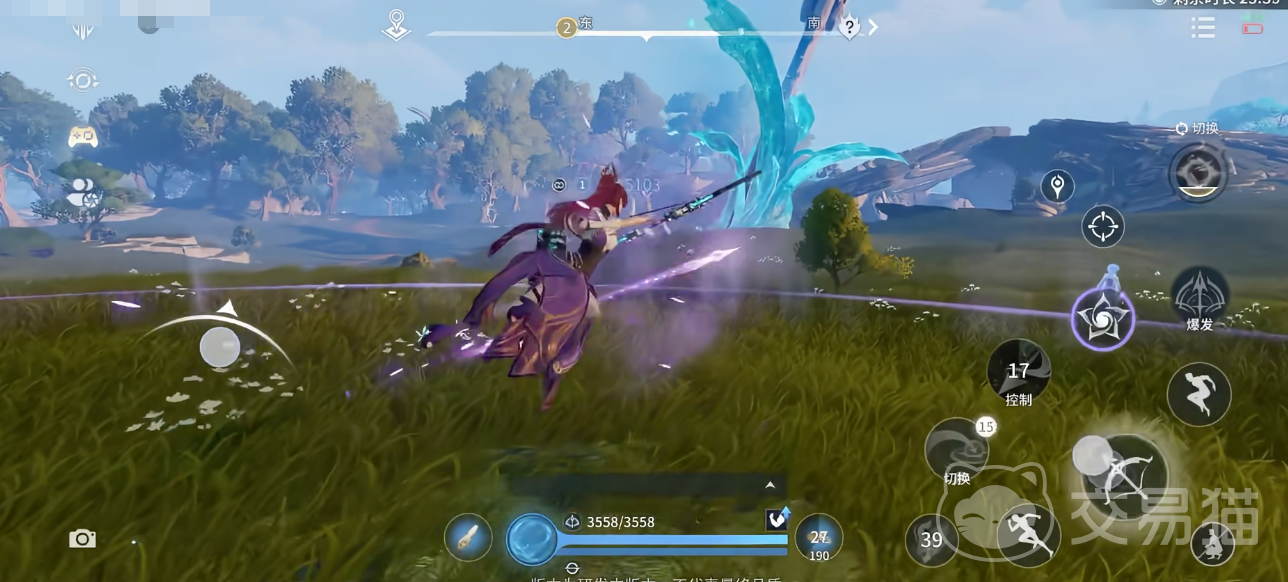Toggle the crosshair lock-on target button

[x=1103, y=226]
